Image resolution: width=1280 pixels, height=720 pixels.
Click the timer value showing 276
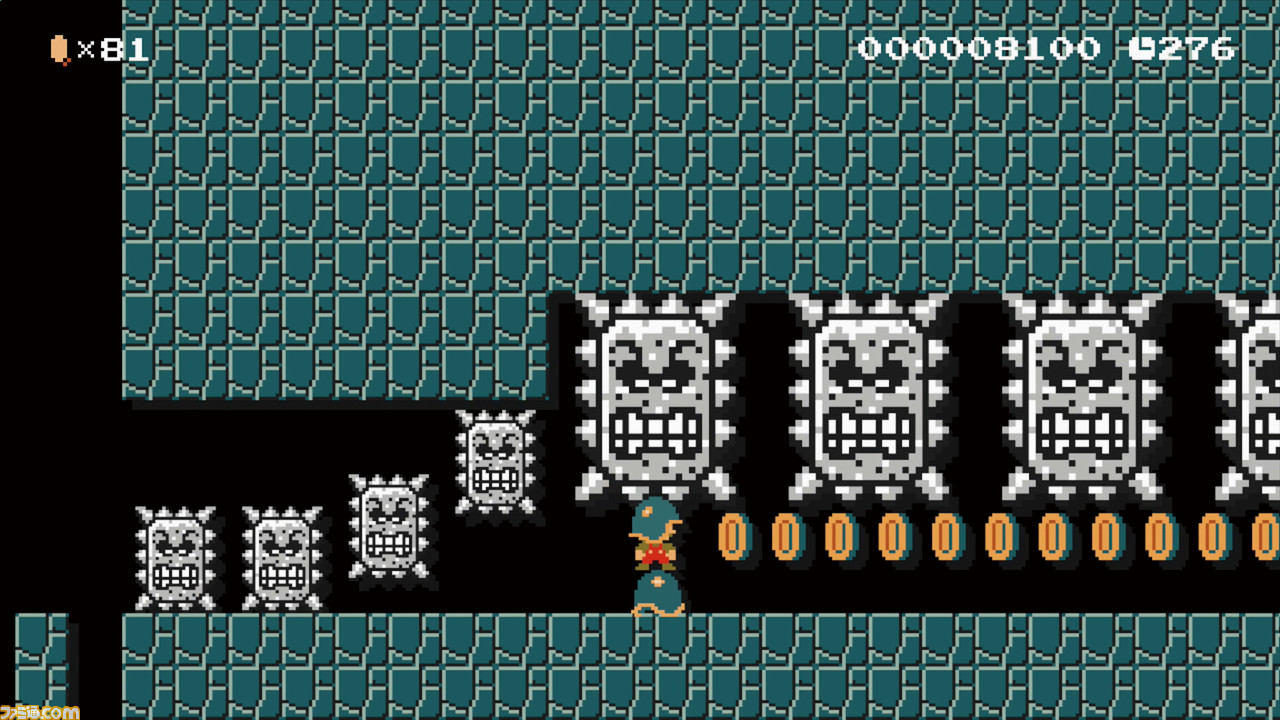point(1195,46)
